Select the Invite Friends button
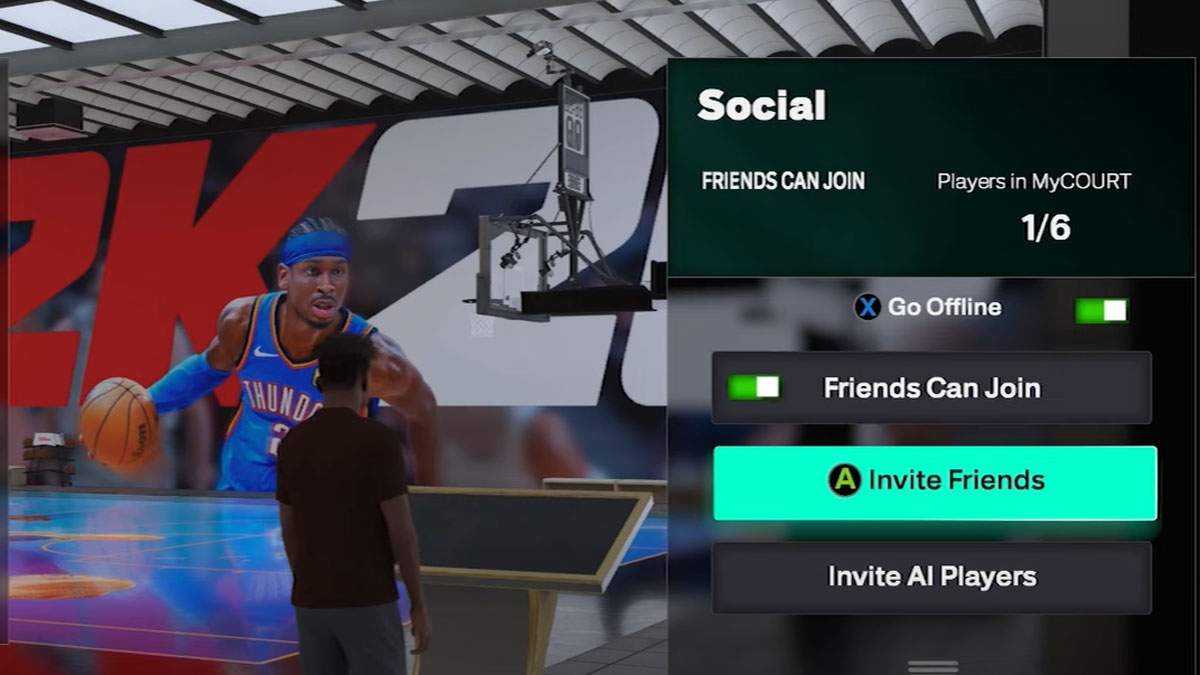Viewport: 1200px width, 675px height. [x=934, y=482]
